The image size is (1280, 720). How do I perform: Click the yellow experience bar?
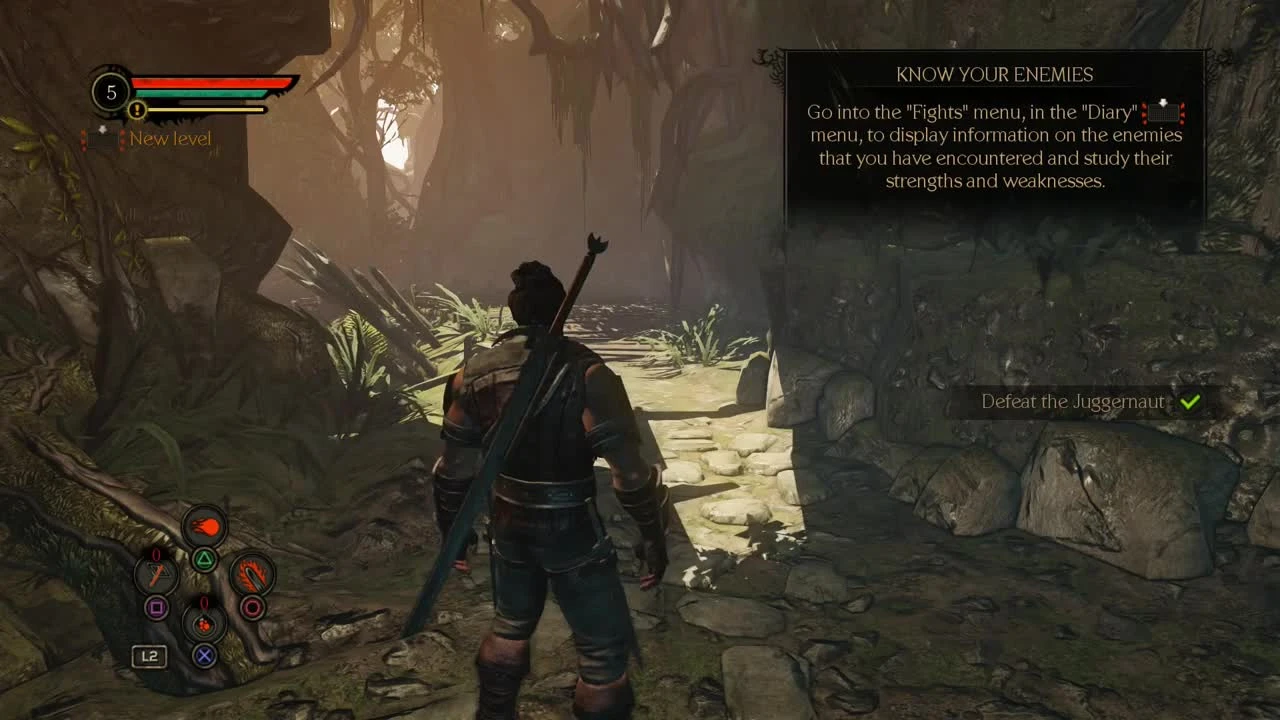[x=202, y=110]
